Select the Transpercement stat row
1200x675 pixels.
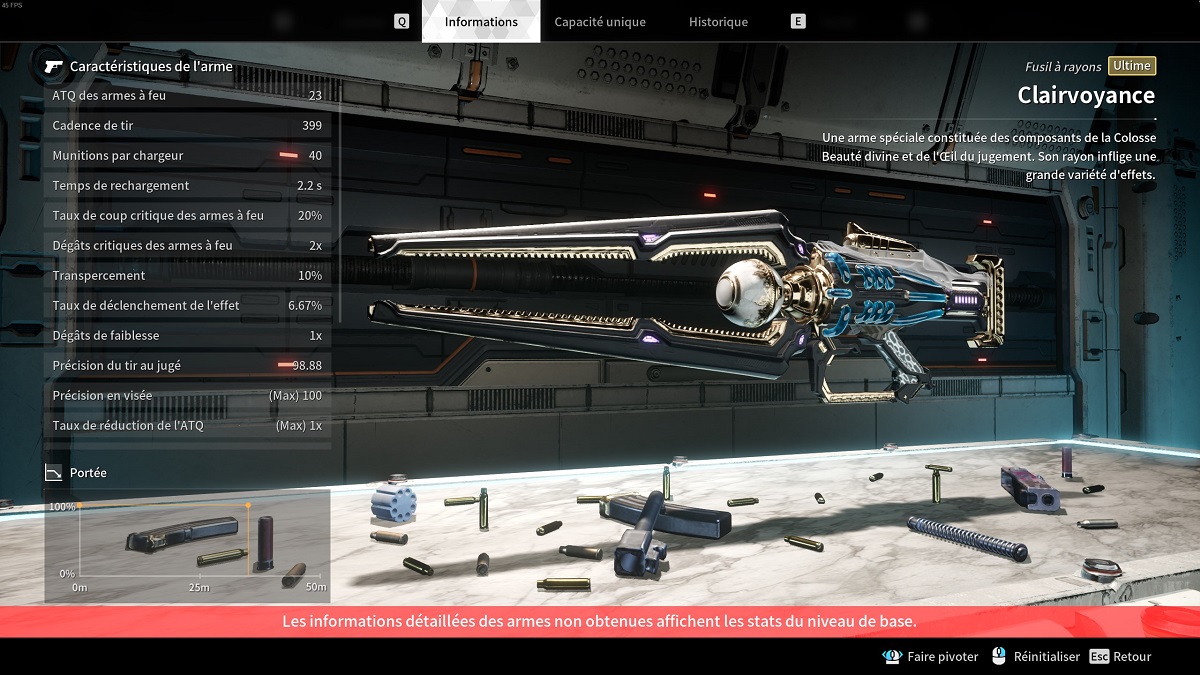click(x=187, y=276)
